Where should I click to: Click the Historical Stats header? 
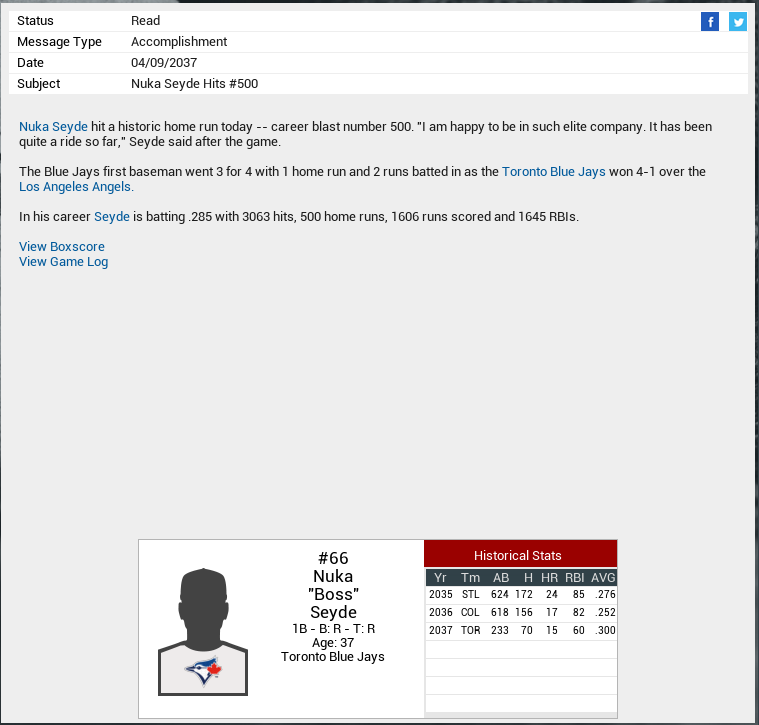pyautogui.click(x=518, y=555)
